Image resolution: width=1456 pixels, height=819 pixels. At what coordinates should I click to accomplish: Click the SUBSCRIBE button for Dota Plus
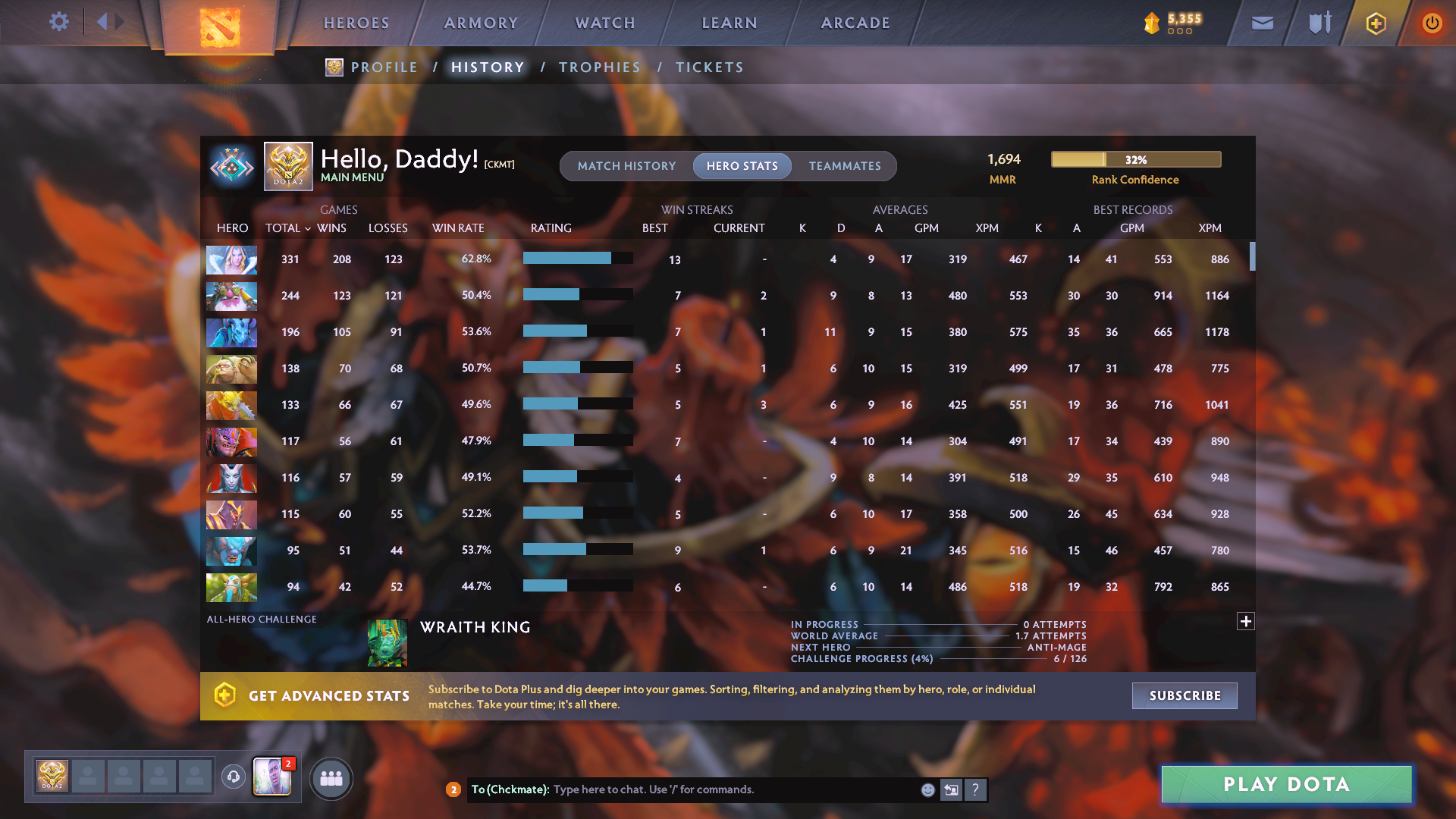(x=1184, y=695)
